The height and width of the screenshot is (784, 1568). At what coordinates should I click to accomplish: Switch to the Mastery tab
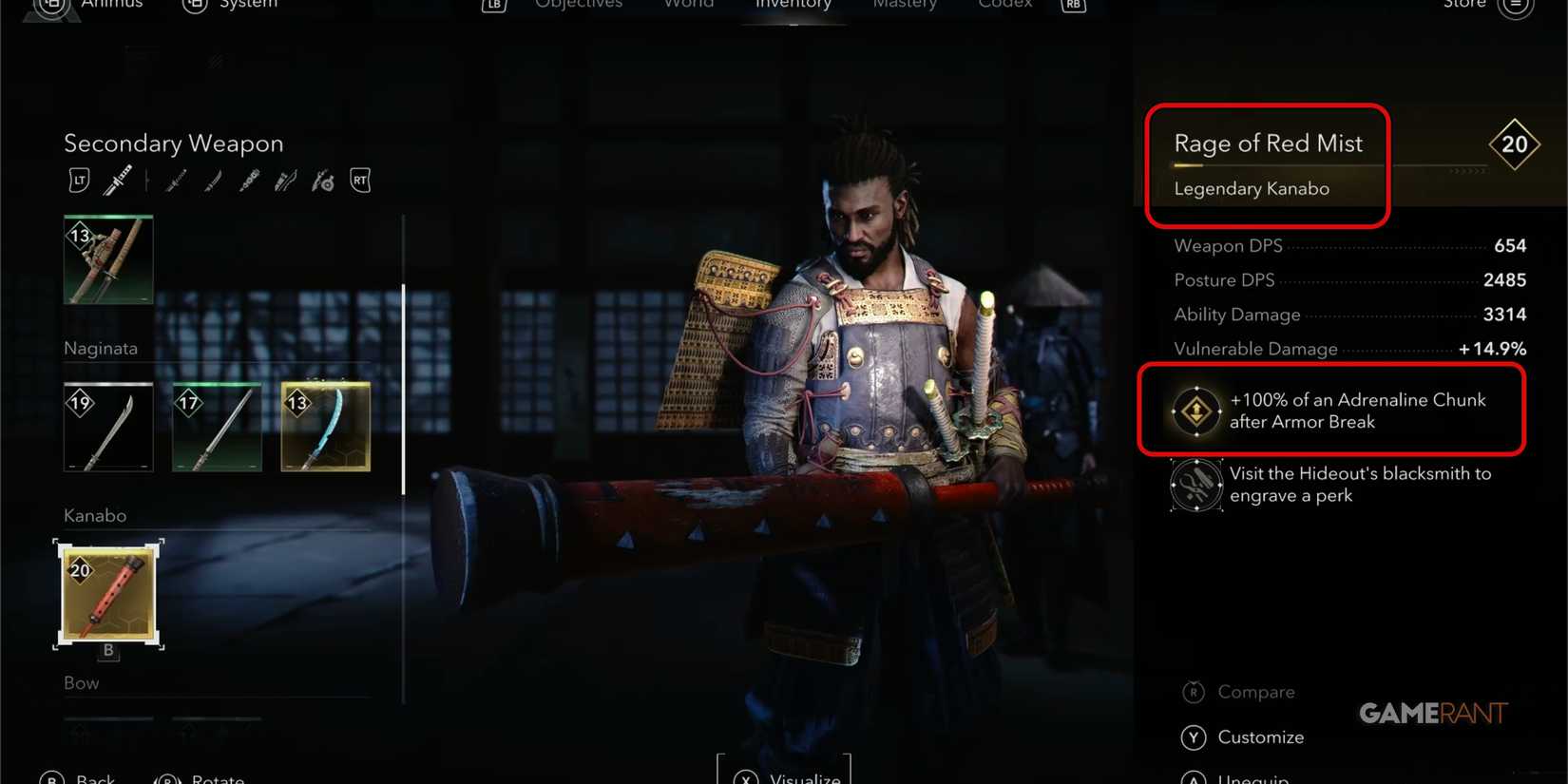[x=904, y=6]
